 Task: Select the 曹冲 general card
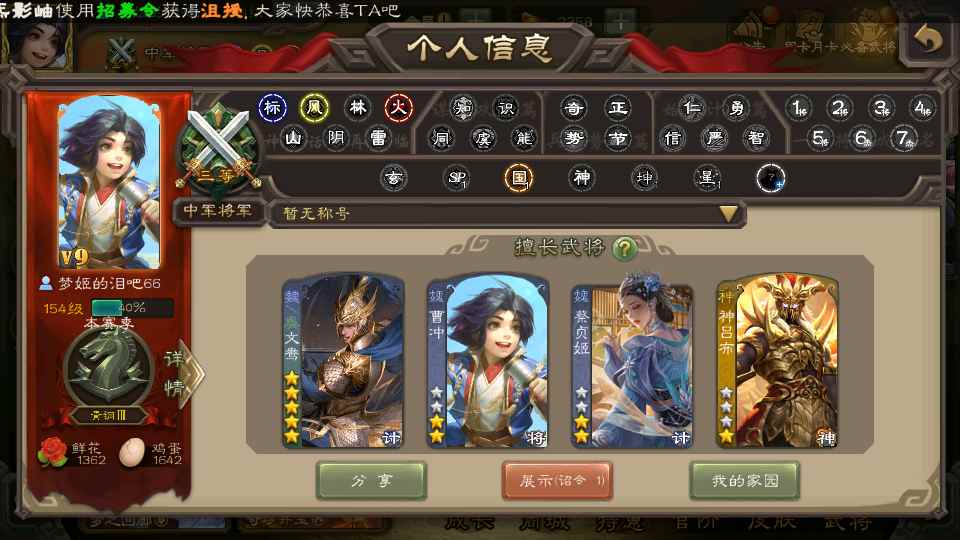(x=488, y=362)
